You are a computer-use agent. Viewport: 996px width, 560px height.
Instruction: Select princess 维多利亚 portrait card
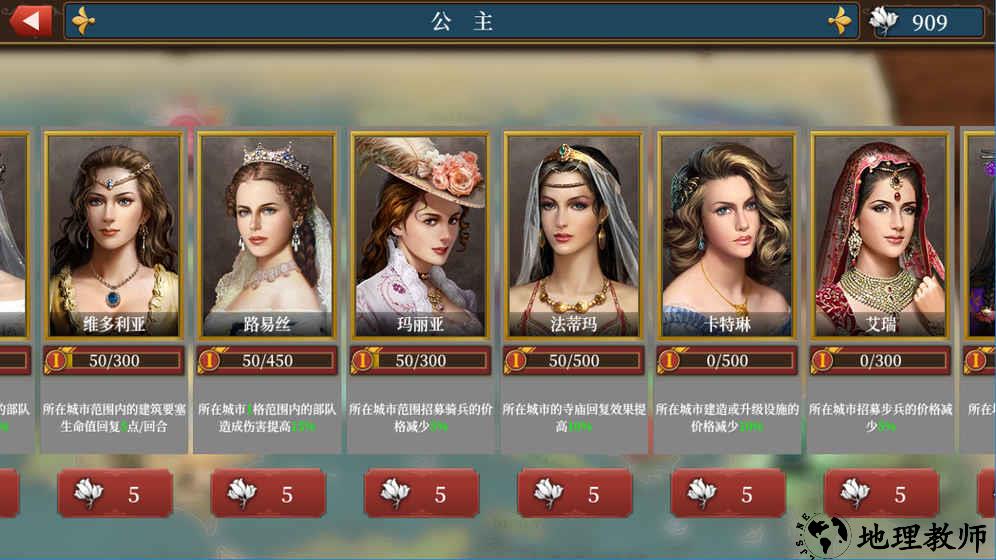click(x=115, y=235)
